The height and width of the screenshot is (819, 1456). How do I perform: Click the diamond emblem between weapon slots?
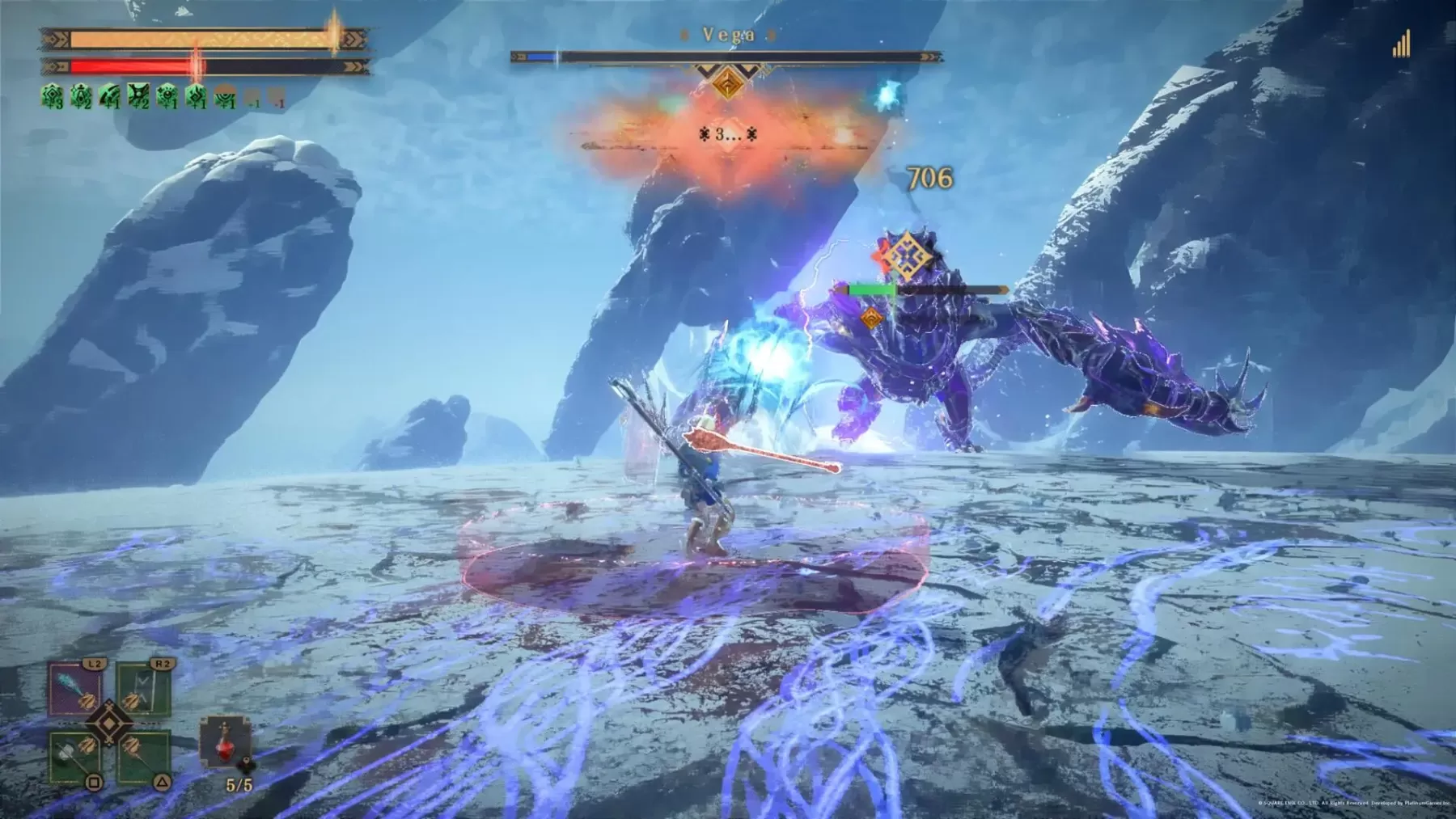click(109, 723)
